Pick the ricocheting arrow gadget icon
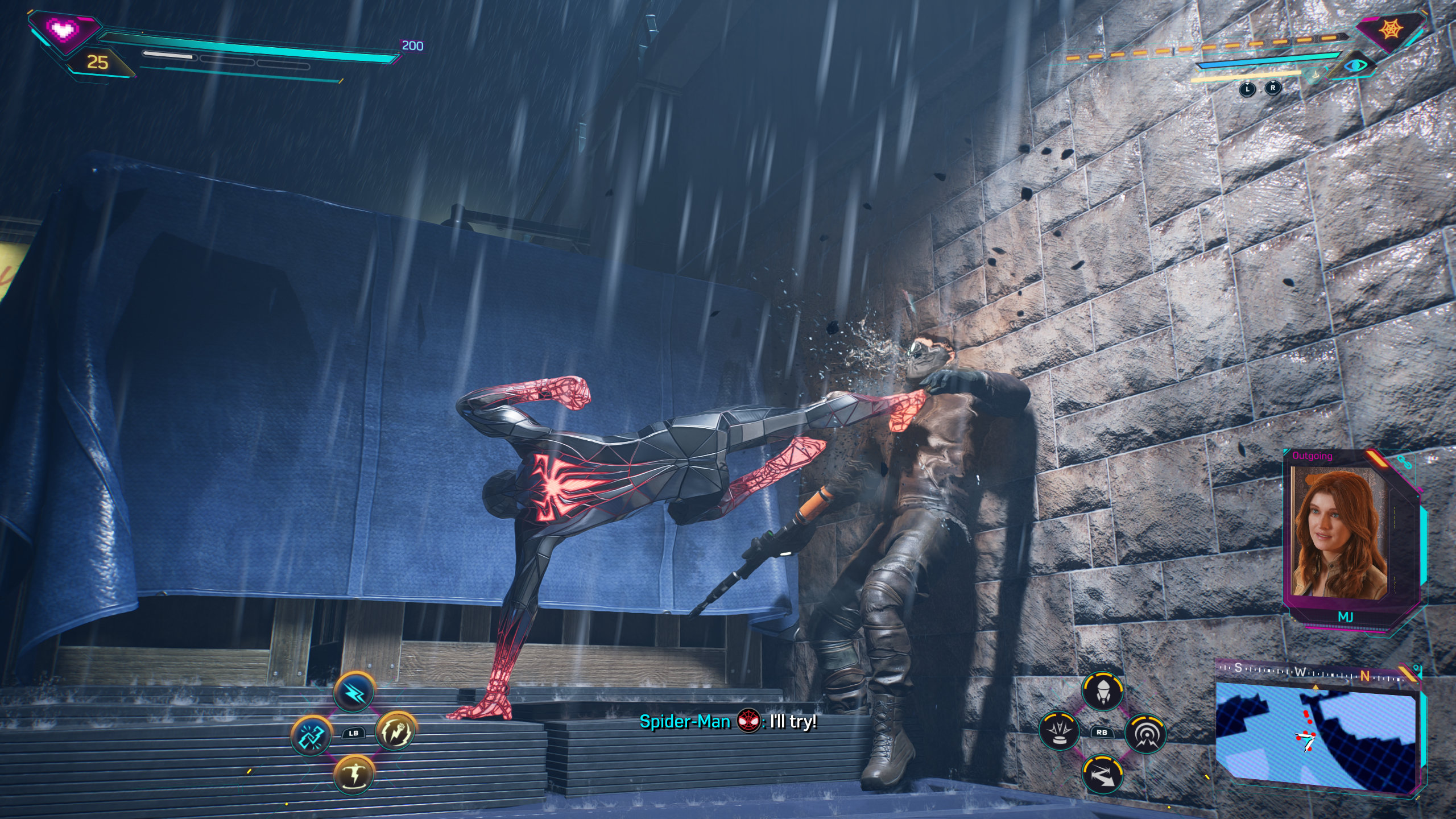 [1102, 774]
